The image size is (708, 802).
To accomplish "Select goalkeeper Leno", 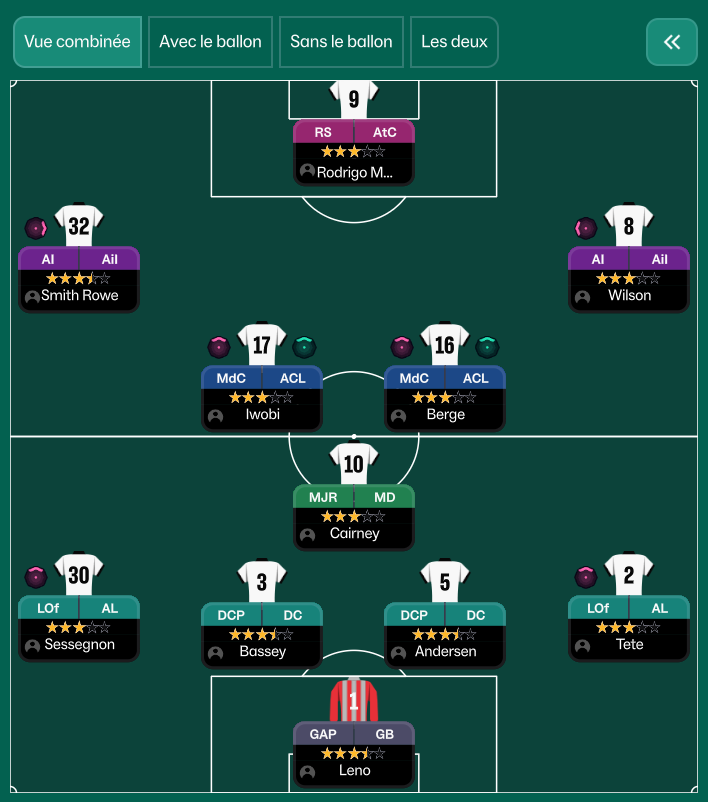I will (354, 752).
